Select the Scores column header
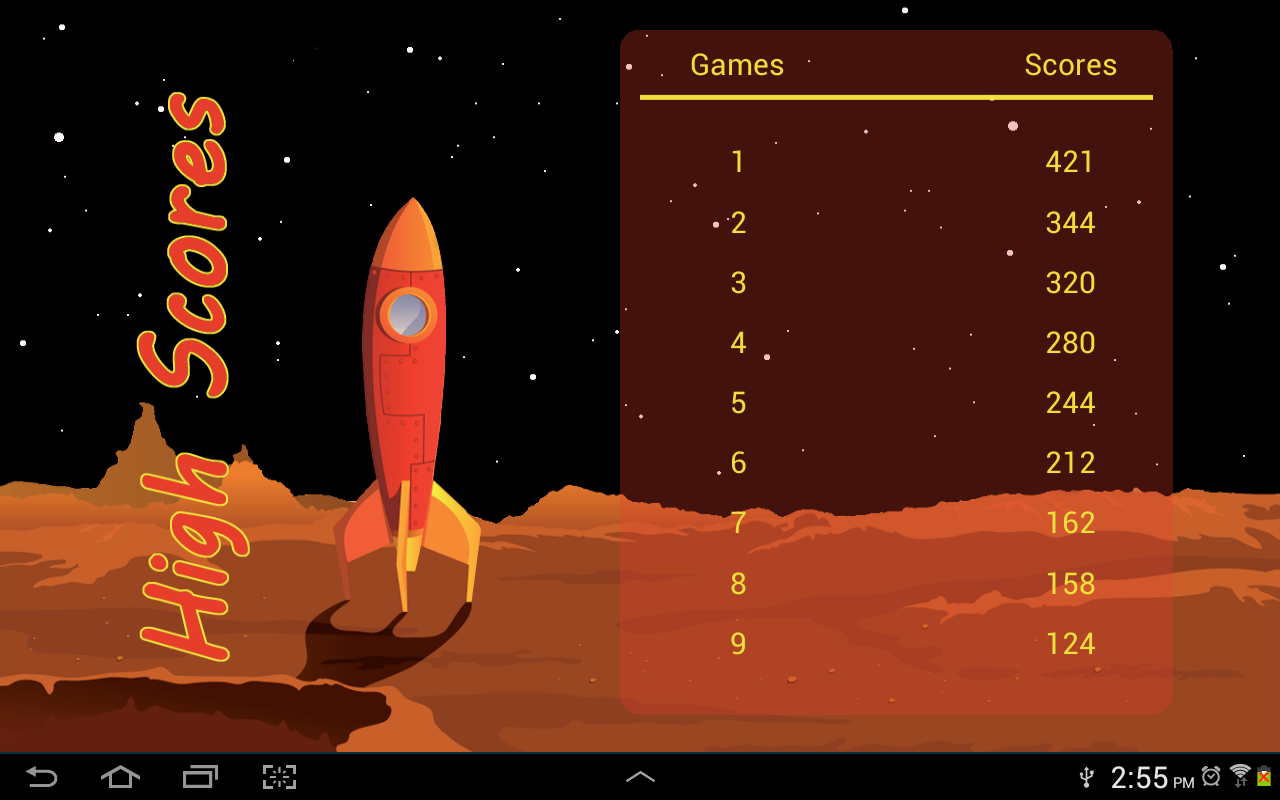The width and height of the screenshot is (1280, 800). tap(1070, 65)
